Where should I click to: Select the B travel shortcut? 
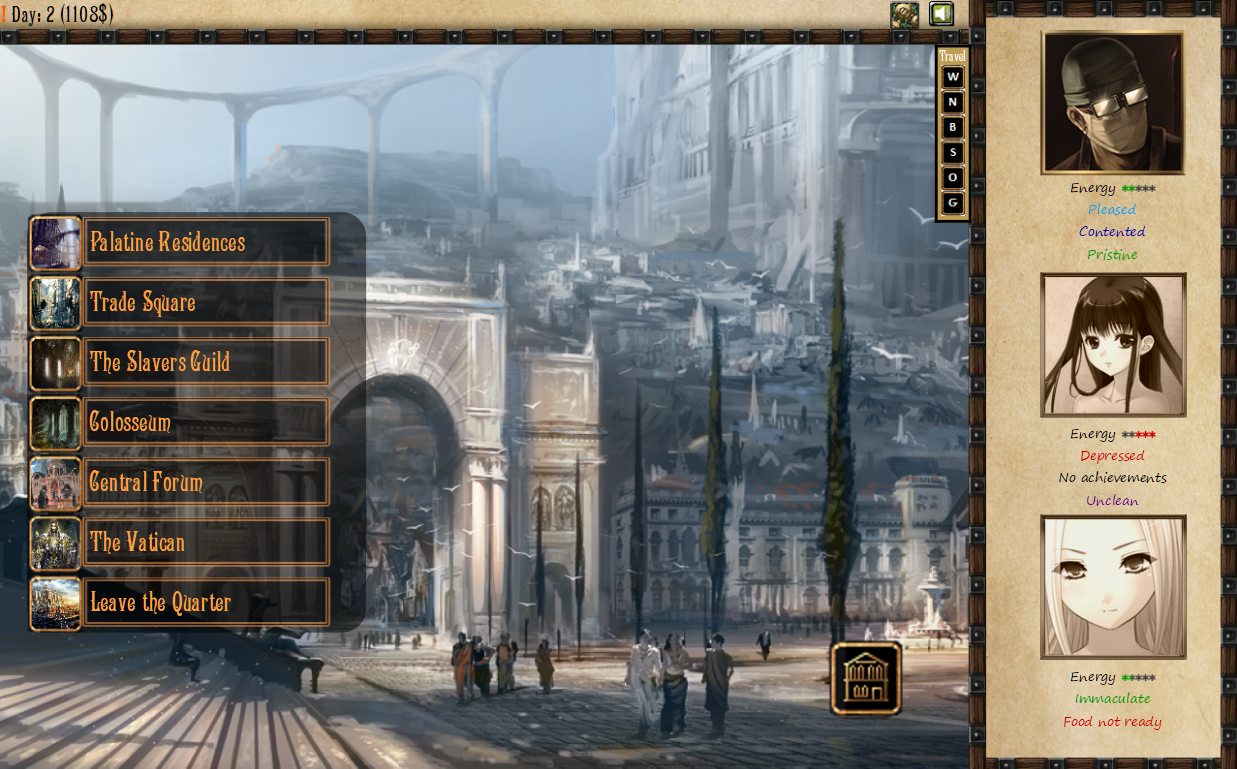pyautogui.click(x=953, y=127)
